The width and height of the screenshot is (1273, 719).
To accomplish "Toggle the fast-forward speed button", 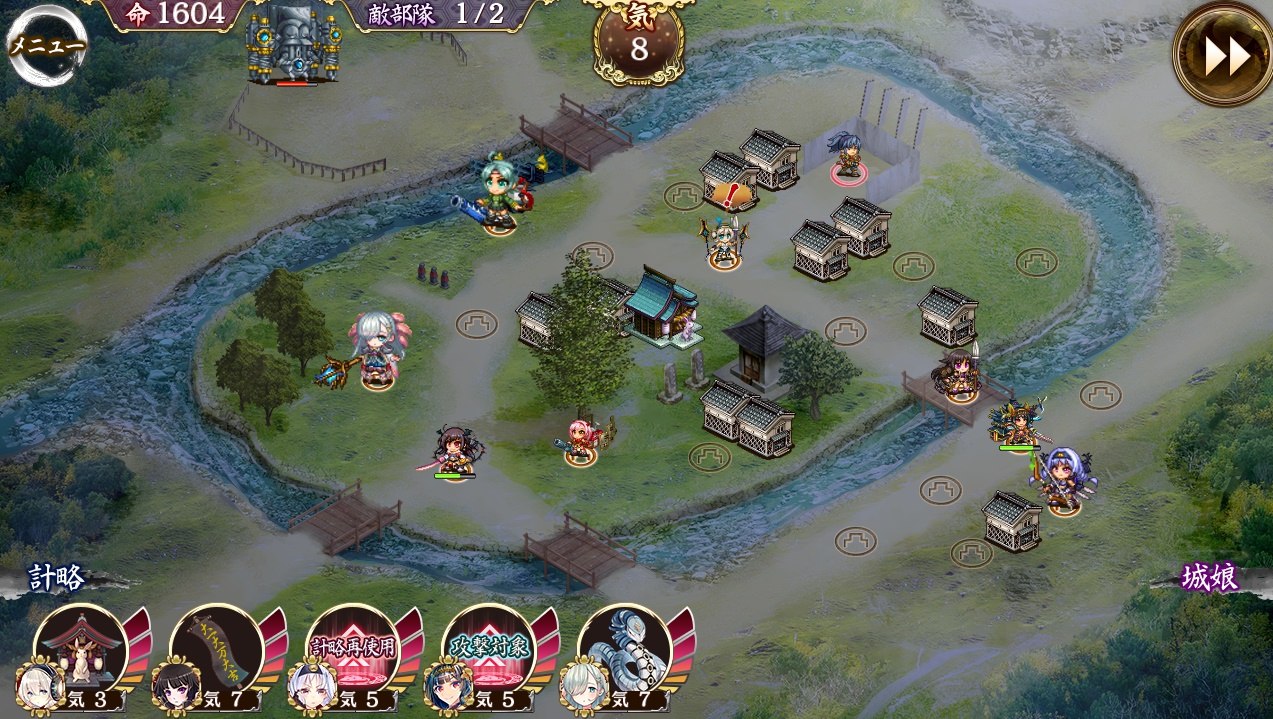I will pos(1224,55).
